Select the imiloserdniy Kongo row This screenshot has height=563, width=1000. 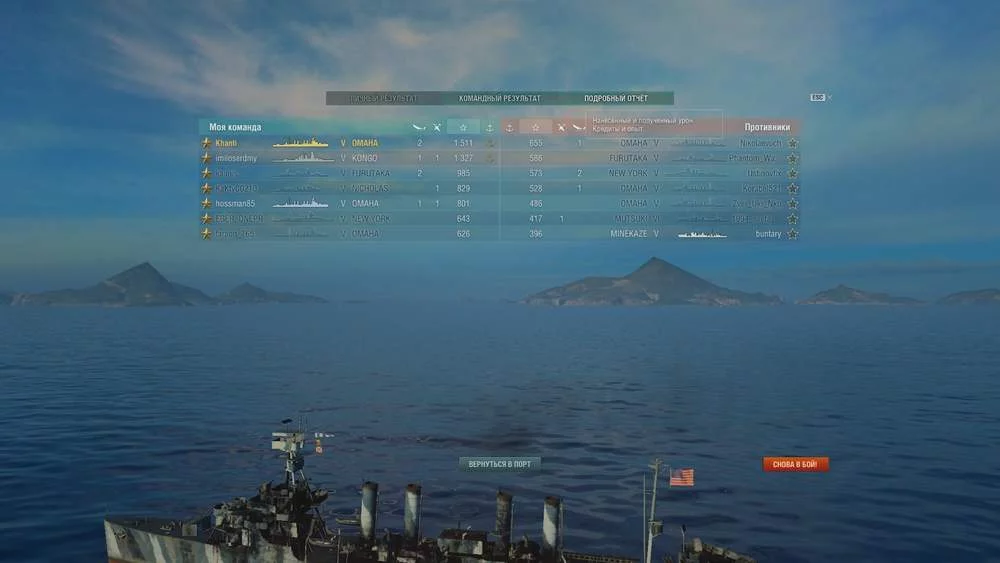pyautogui.click(x=300, y=158)
